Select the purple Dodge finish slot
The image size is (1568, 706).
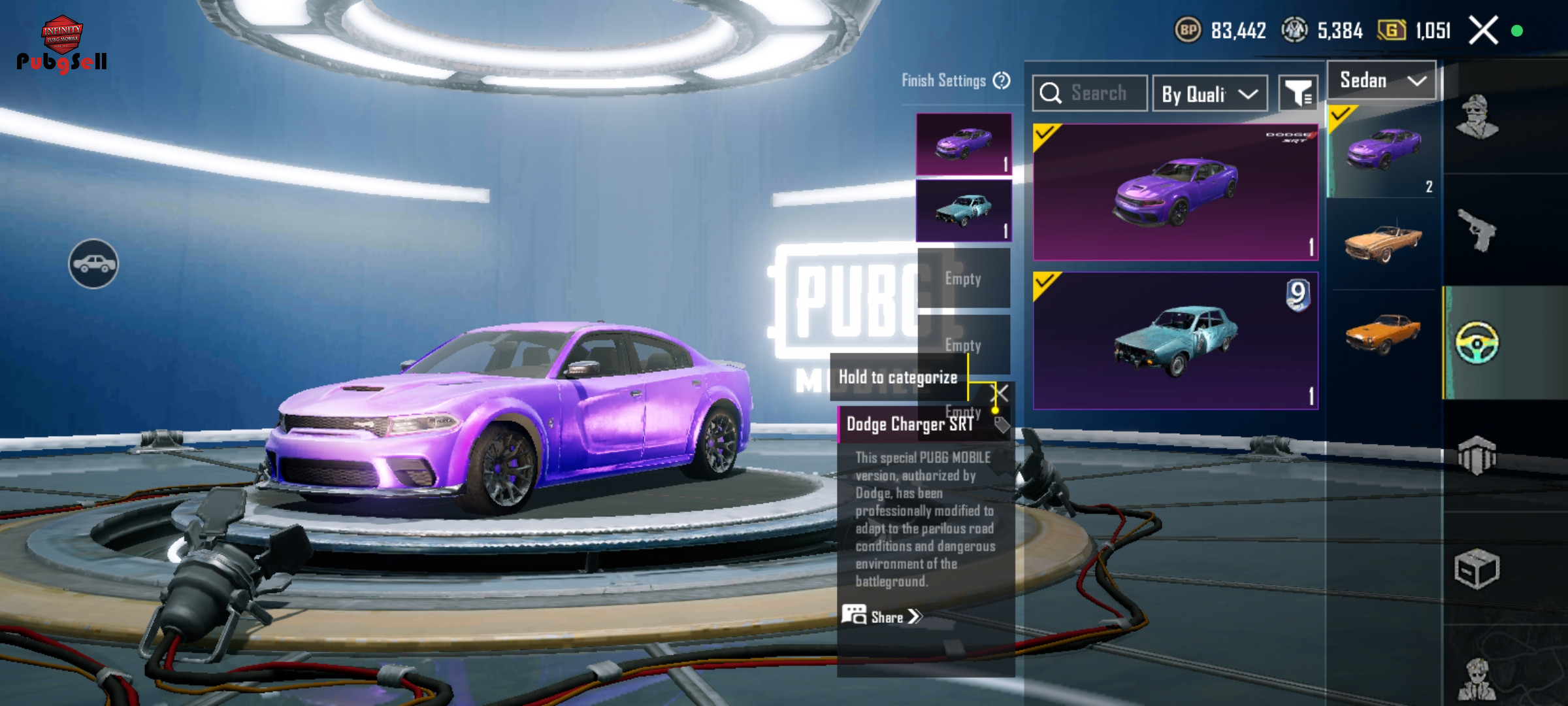tap(964, 144)
